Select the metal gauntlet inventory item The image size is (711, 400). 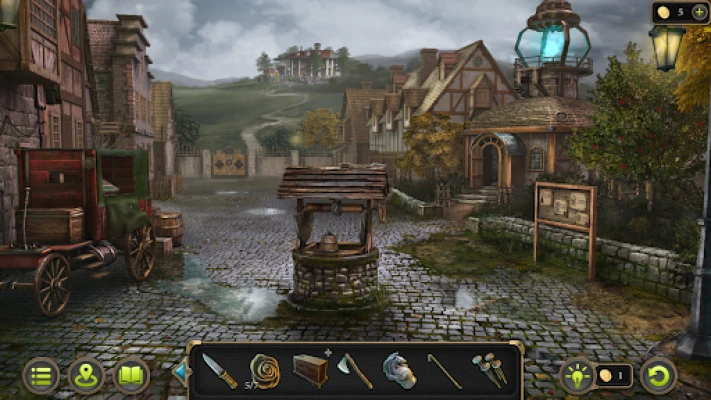click(399, 371)
